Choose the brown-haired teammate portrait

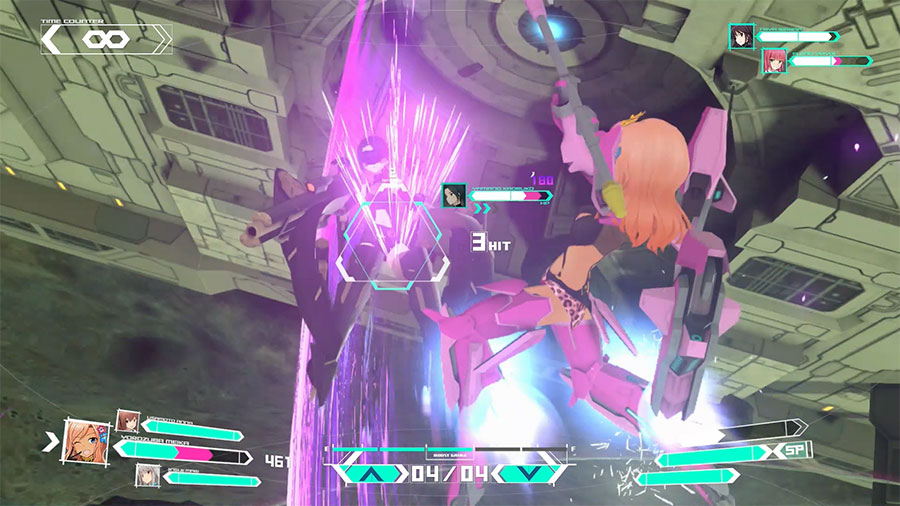pyautogui.click(x=127, y=420)
